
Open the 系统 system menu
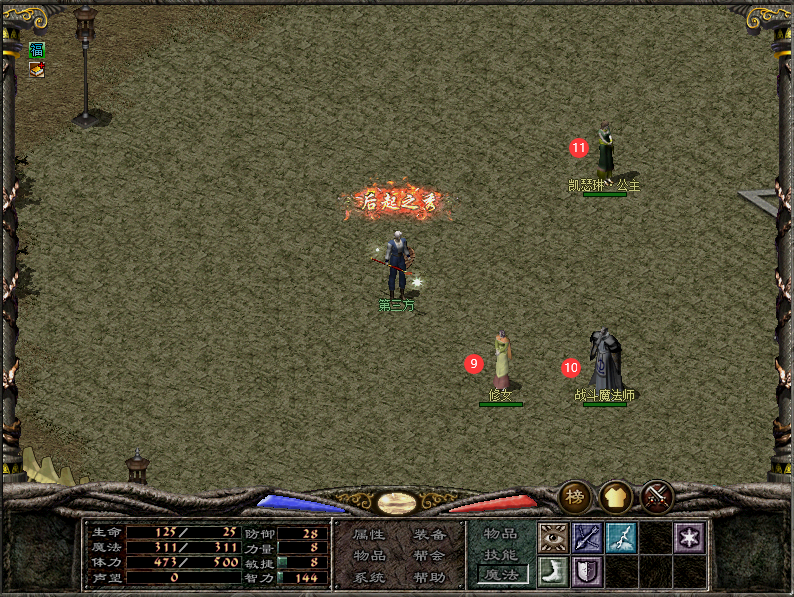pos(369,578)
